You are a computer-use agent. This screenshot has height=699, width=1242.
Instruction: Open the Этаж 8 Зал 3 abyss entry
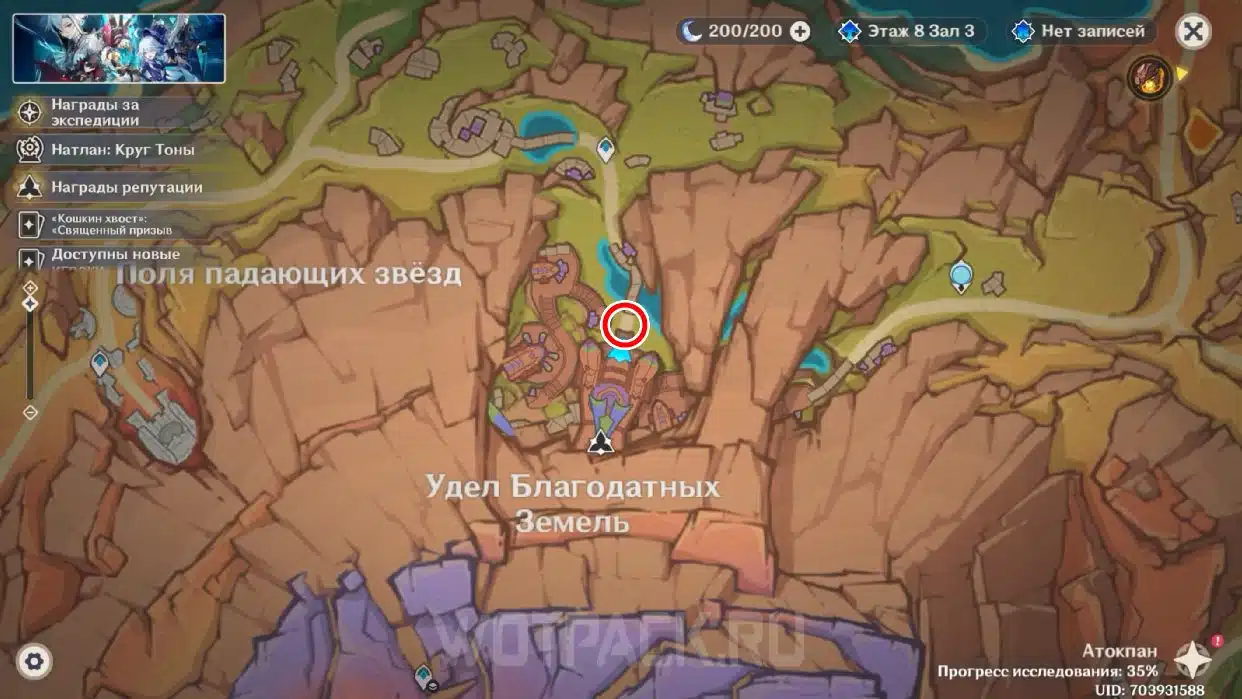coord(908,31)
